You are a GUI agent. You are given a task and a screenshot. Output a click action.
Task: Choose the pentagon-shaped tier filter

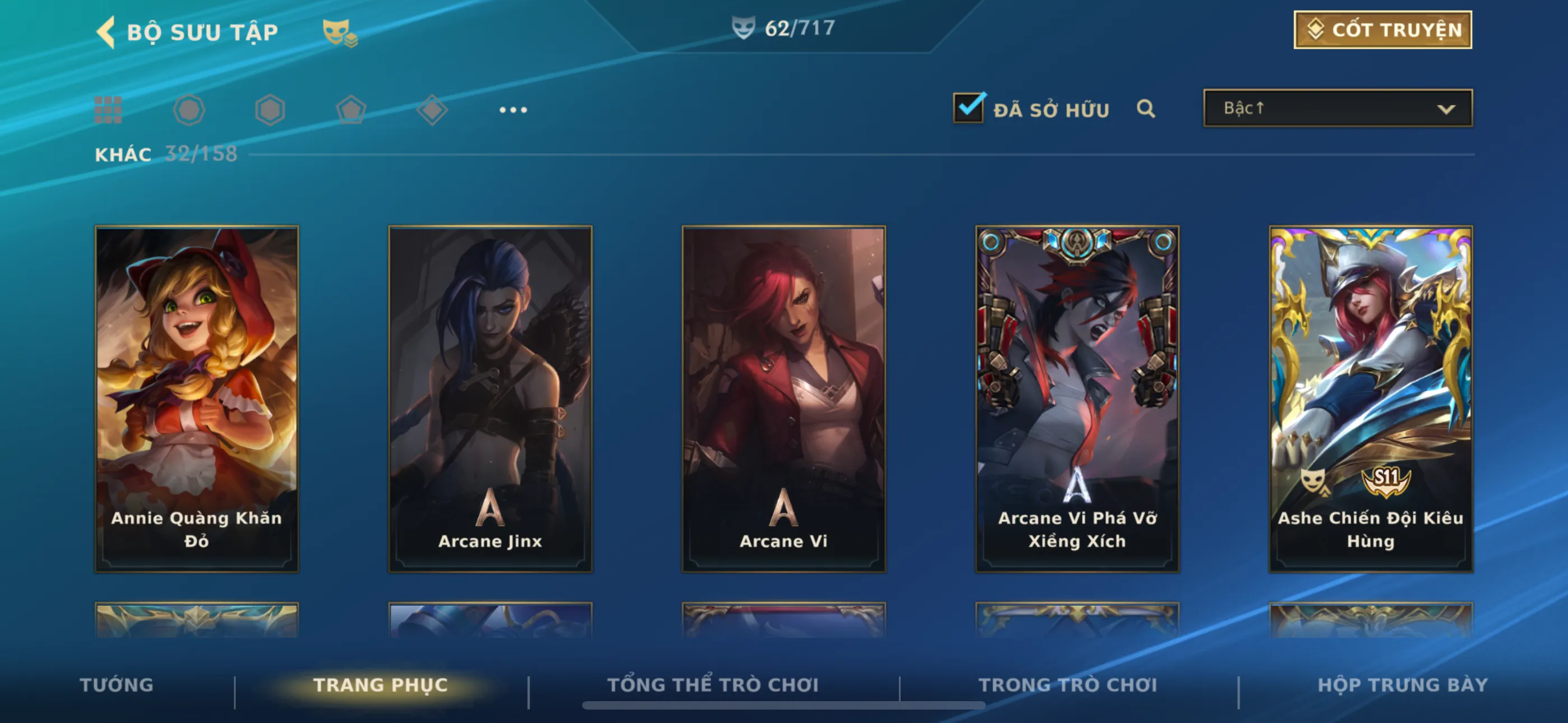click(x=351, y=110)
